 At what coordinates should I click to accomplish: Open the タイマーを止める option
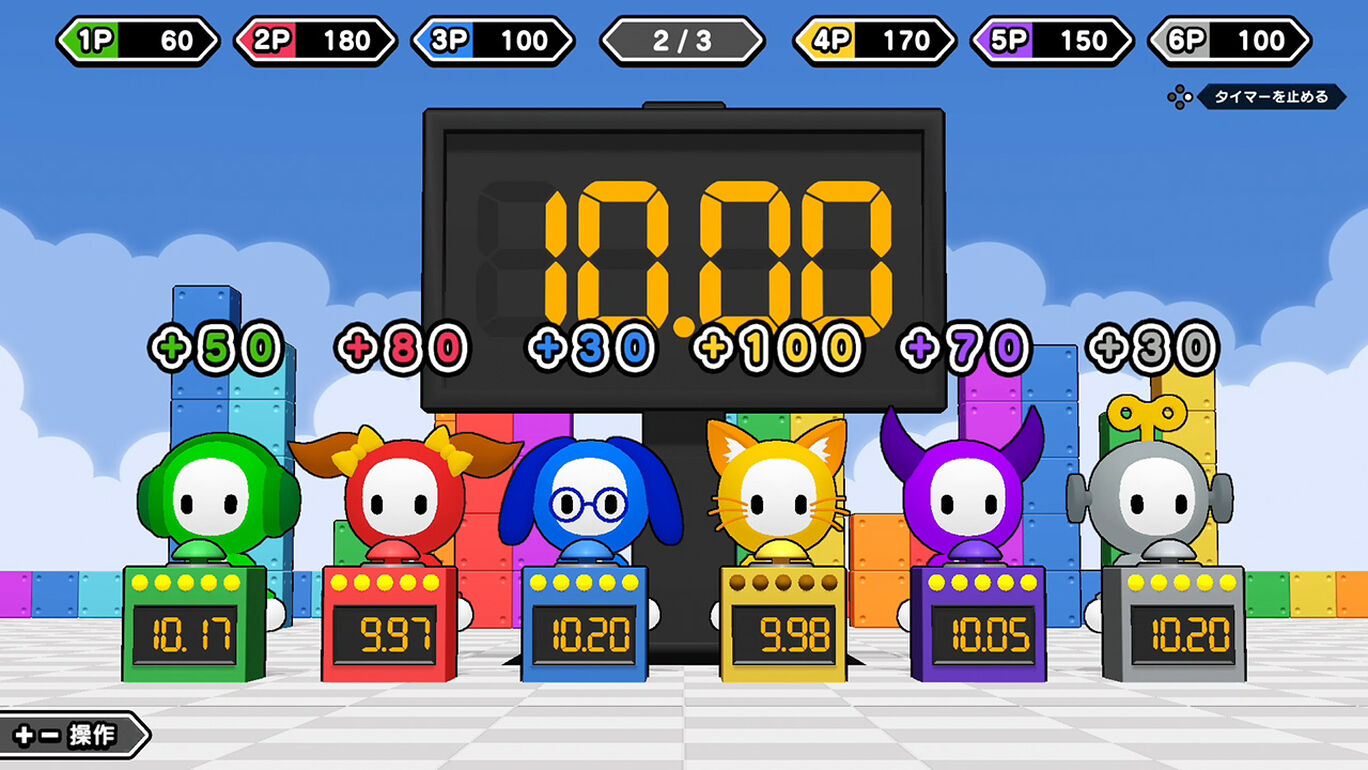1271,99
